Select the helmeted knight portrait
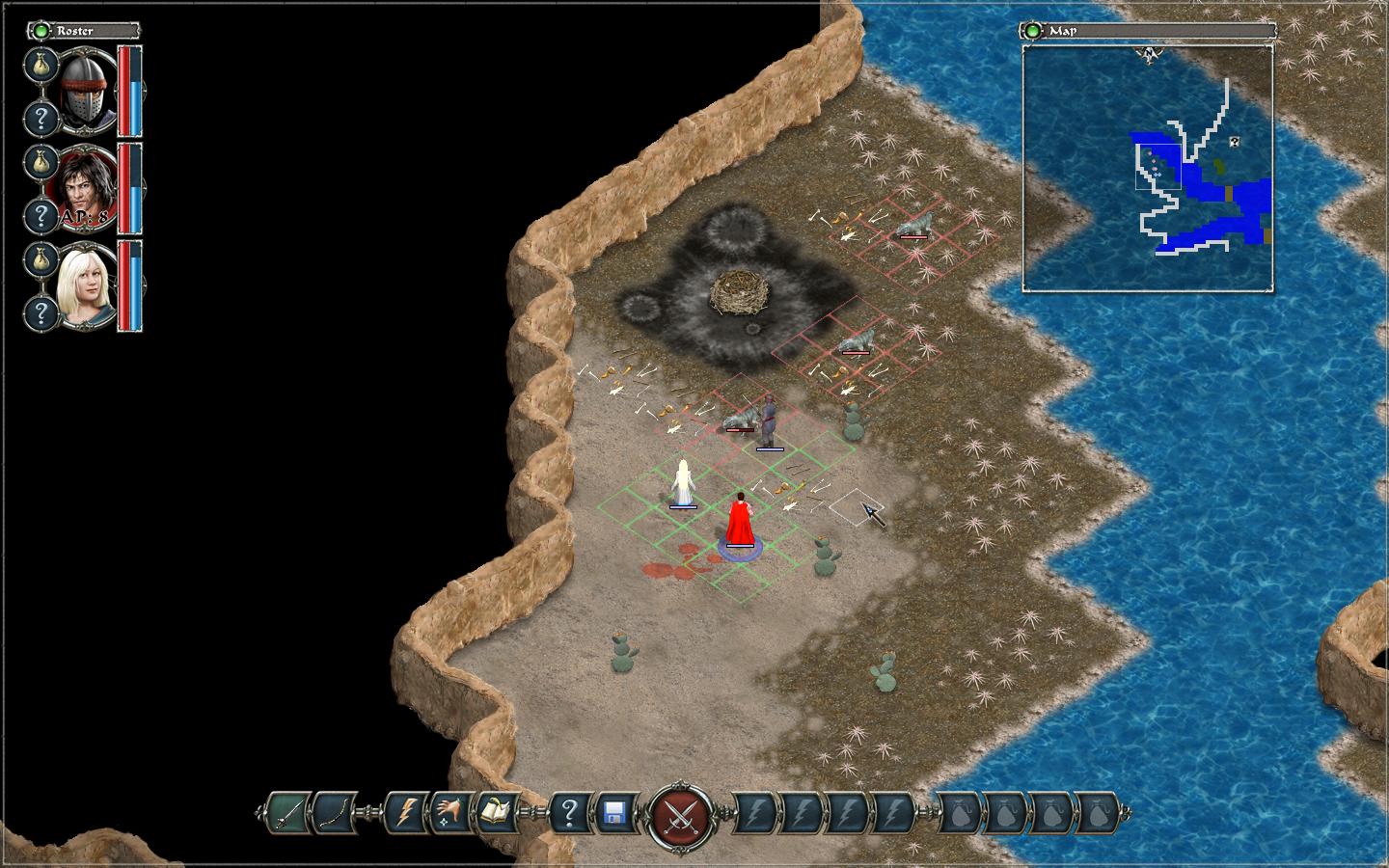The height and width of the screenshot is (868, 1389). tap(89, 91)
